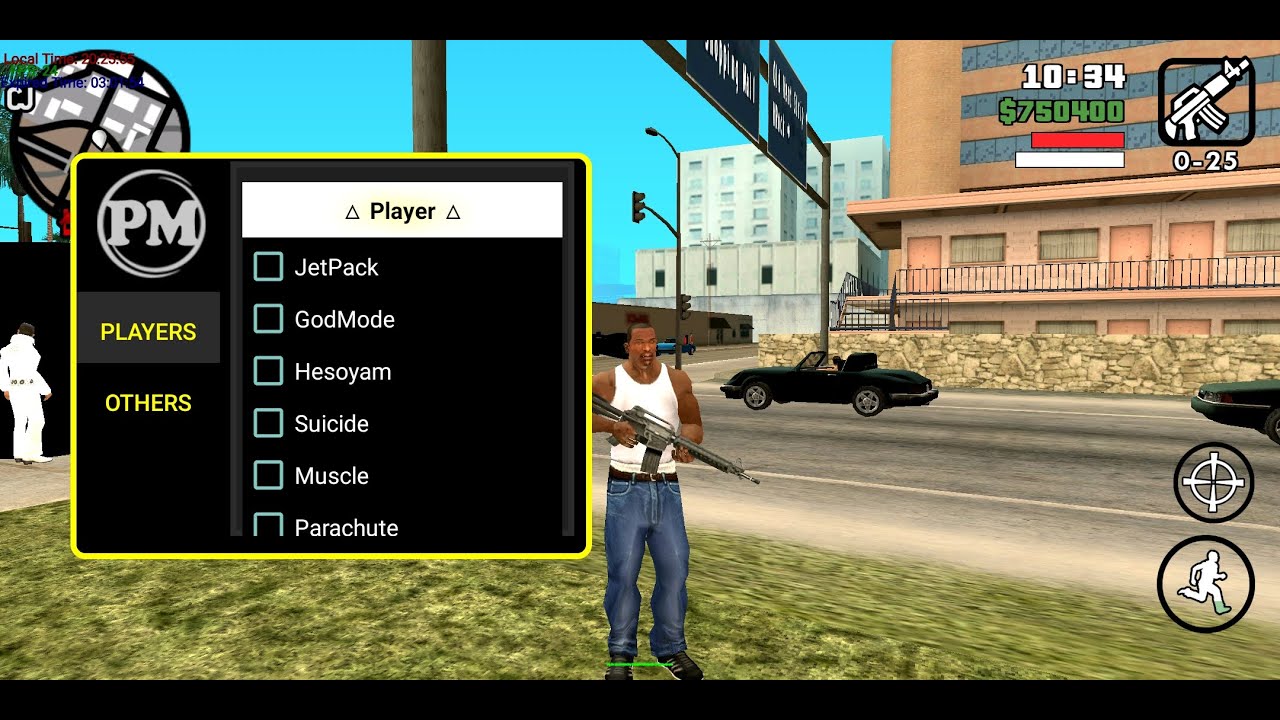Screen dimensions: 1280x720
Task: Activate the Hesoyam cheat
Action: pyautogui.click(x=269, y=371)
